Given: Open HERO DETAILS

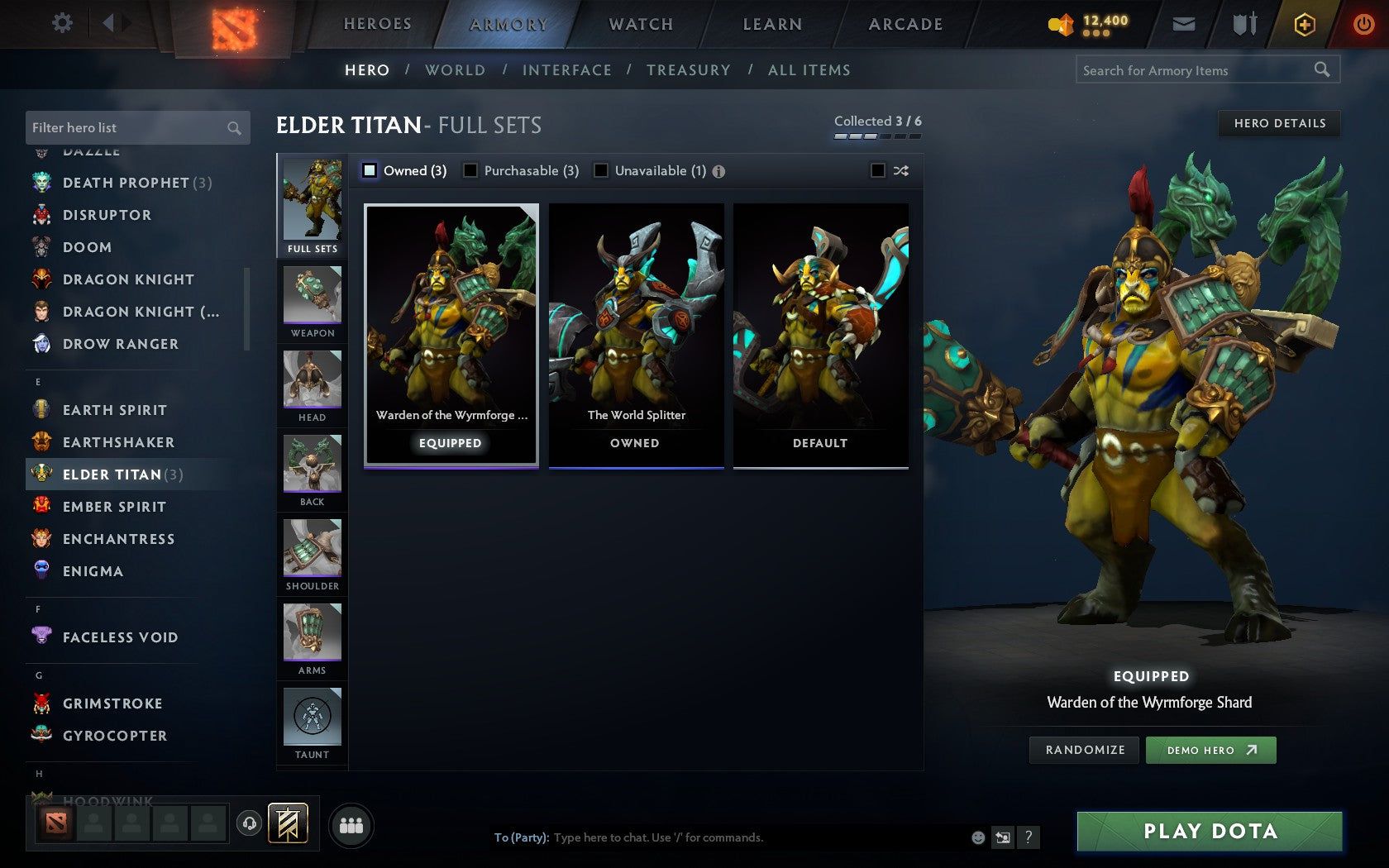Looking at the screenshot, I should pos(1279,123).
